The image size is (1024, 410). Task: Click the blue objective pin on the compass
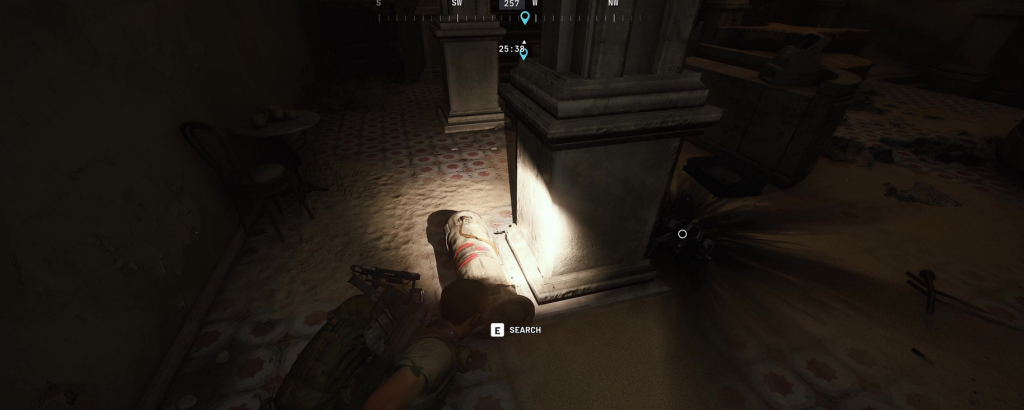pyautogui.click(x=524, y=17)
